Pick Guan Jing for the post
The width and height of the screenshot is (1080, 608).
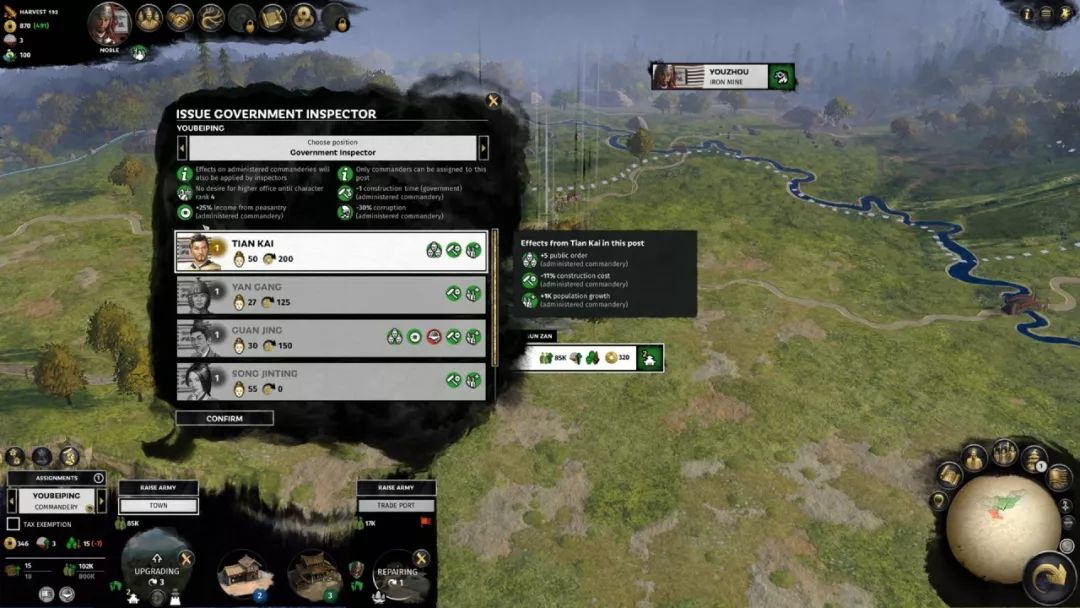(x=330, y=338)
